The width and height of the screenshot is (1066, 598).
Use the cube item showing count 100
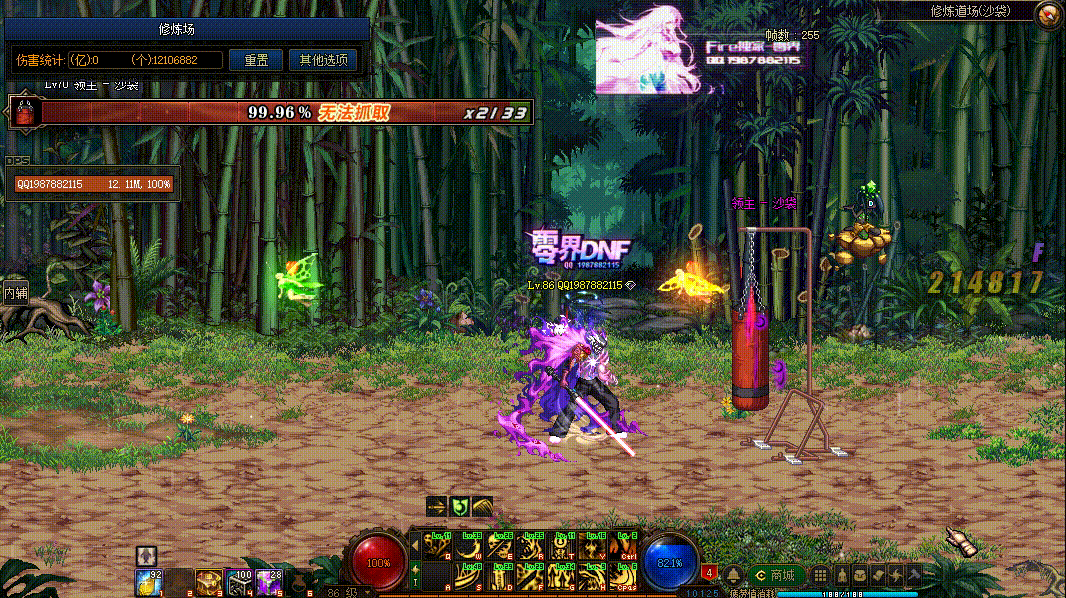coord(239,580)
